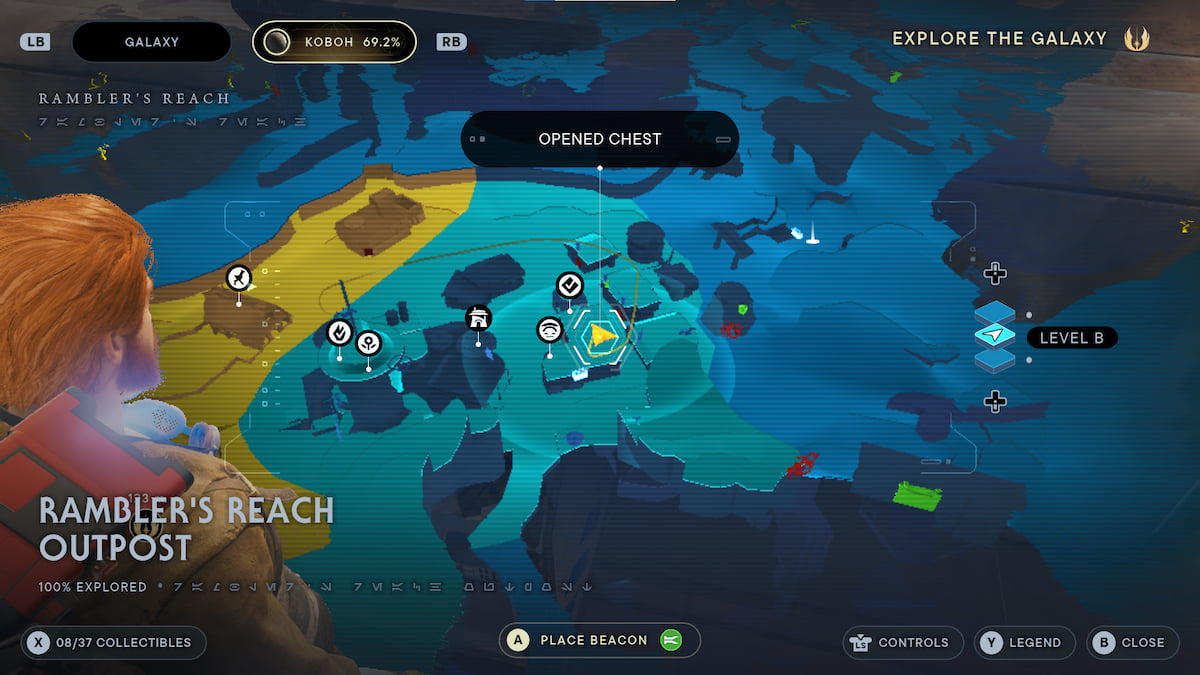Select the archway building map marker
This screenshot has height=675, width=1200.
tap(478, 318)
